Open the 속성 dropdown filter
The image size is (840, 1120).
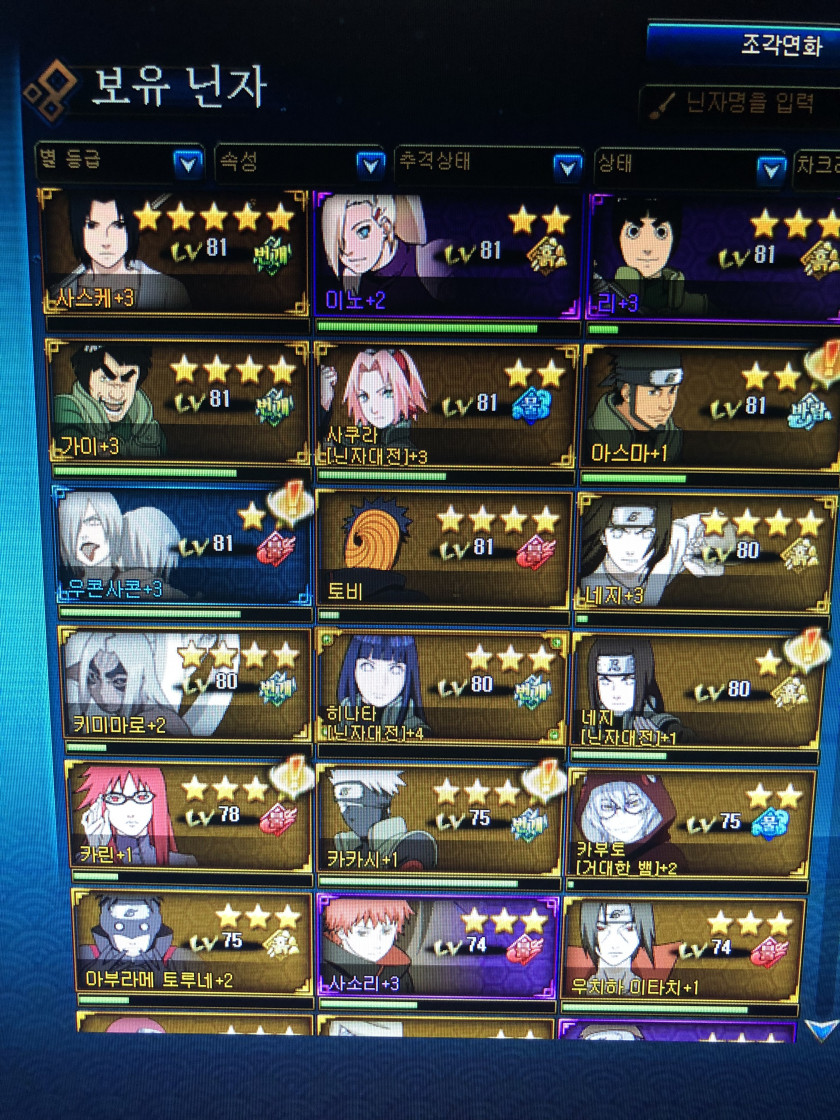point(299,163)
